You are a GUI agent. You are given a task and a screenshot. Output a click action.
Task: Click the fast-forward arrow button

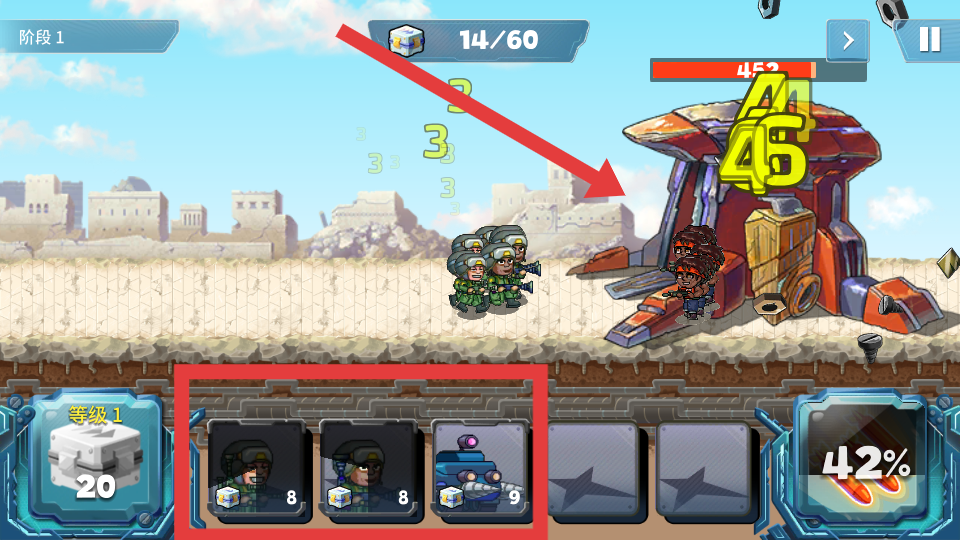(847, 40)
